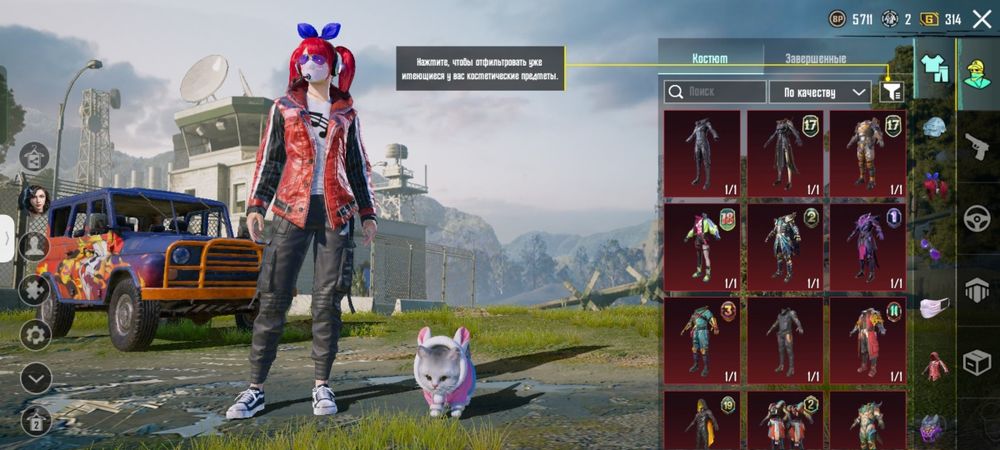Expand the left side panel arrow

pyautogui.click(x=8, y=239)
